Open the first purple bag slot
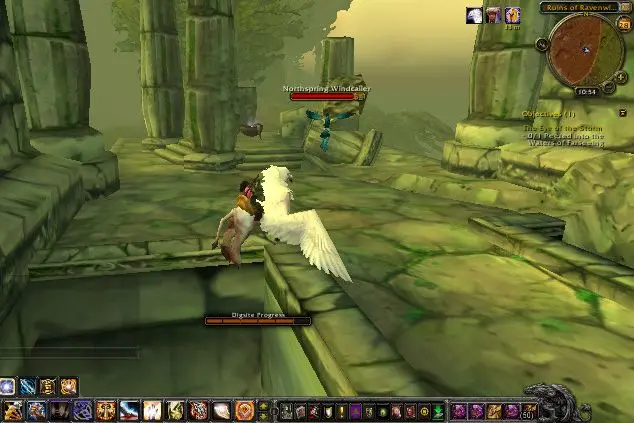The width and height of the screenshot is (634, 423). [459, 411]
